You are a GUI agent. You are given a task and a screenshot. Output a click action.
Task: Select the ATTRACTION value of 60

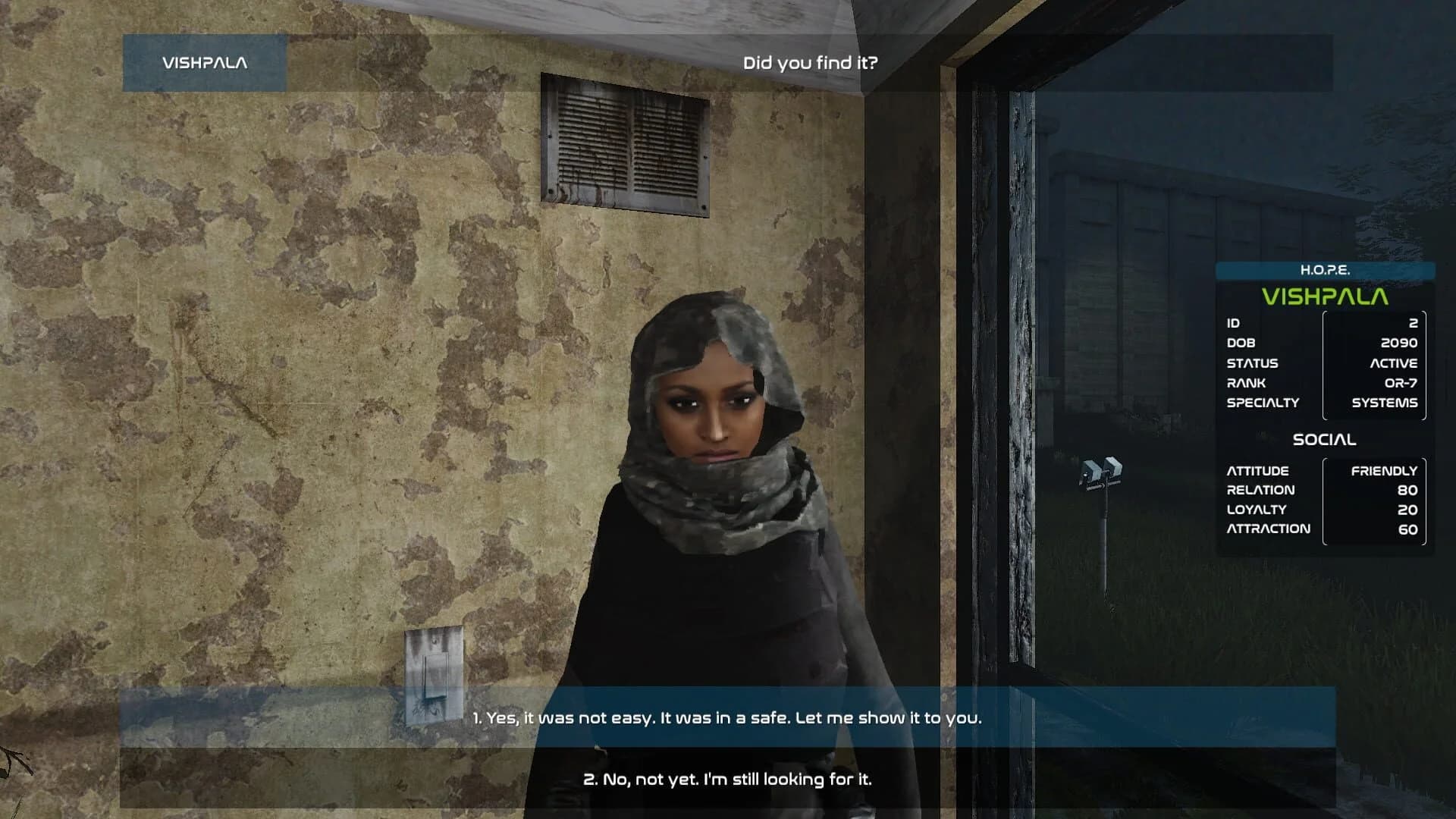[x=1408, y=529]
